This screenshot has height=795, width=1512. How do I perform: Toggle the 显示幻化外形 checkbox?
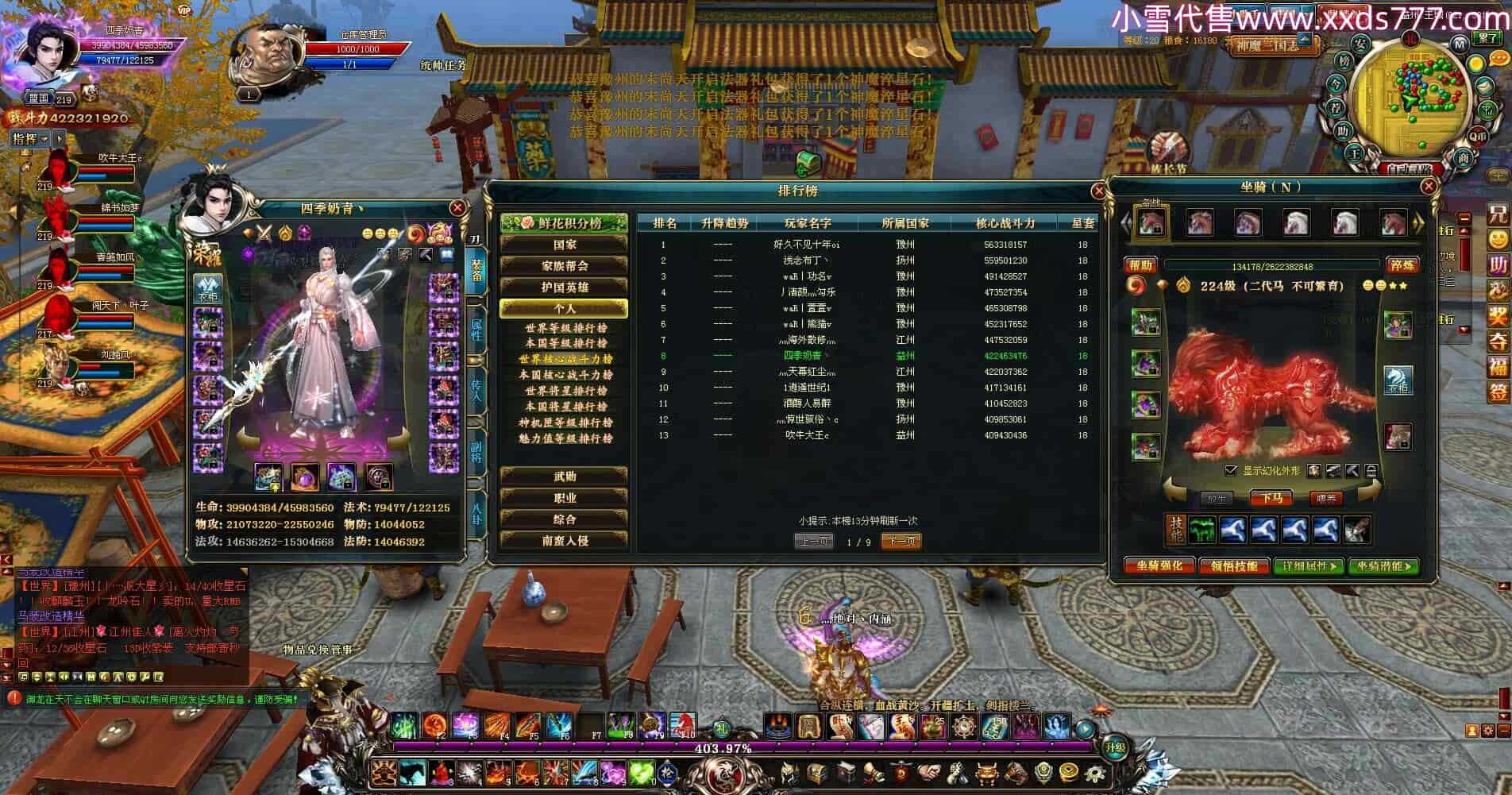(x=1231, y=471)
